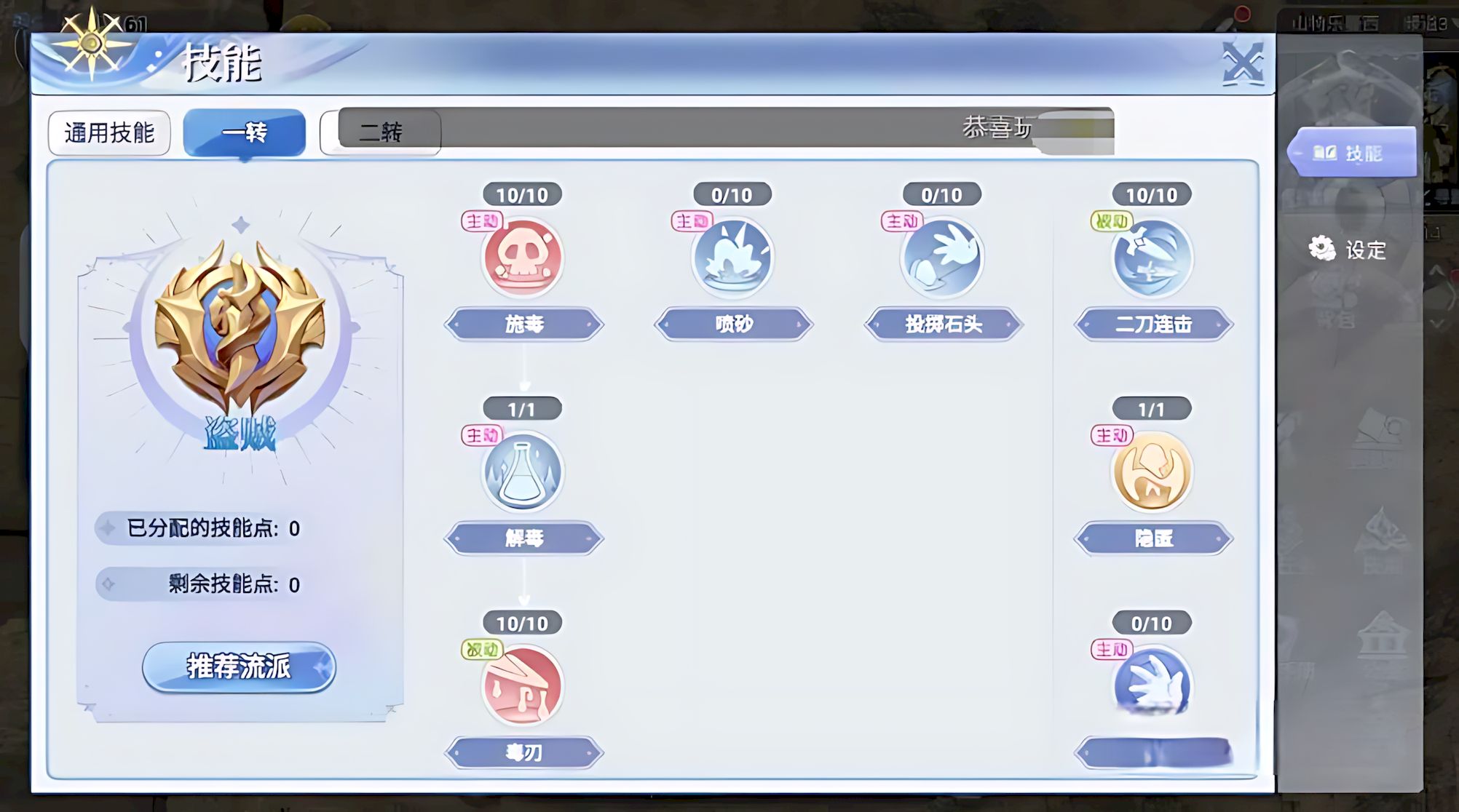The image size is (1459, 812).
Task: Select the 施毒 skull skill icon
Action: pyautogui.click(x=522, y=257)
